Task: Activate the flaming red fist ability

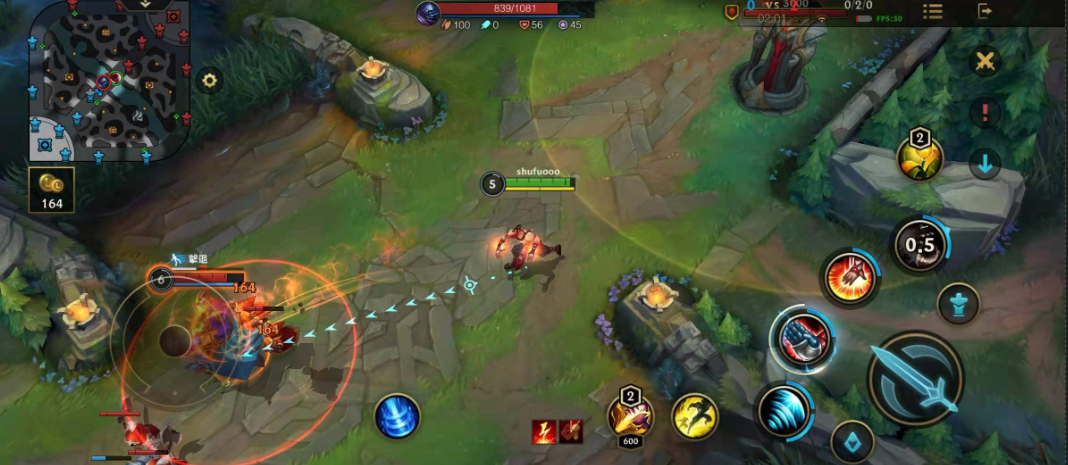Action: tap(850, 278)
